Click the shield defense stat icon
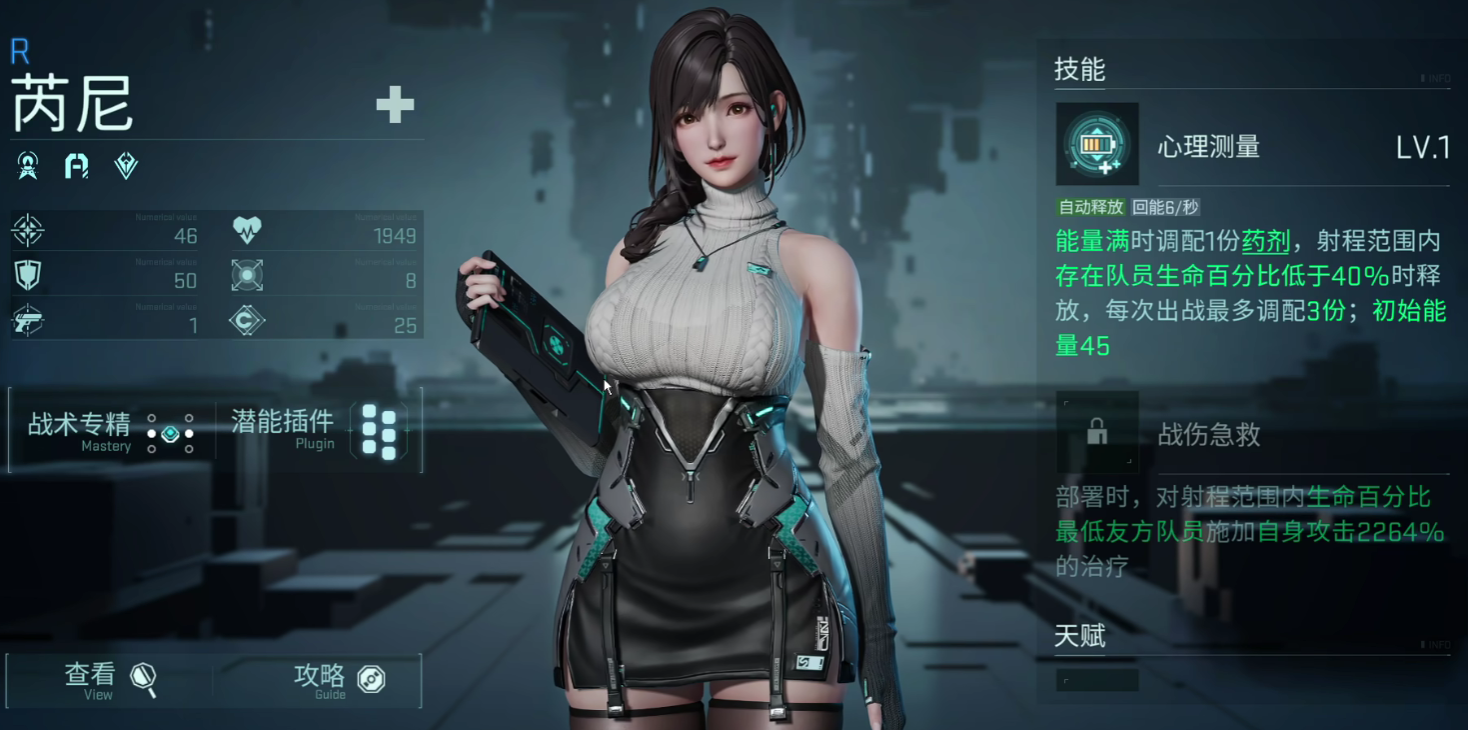This screenshot has height=730, width=1468. tap(27, 276)
